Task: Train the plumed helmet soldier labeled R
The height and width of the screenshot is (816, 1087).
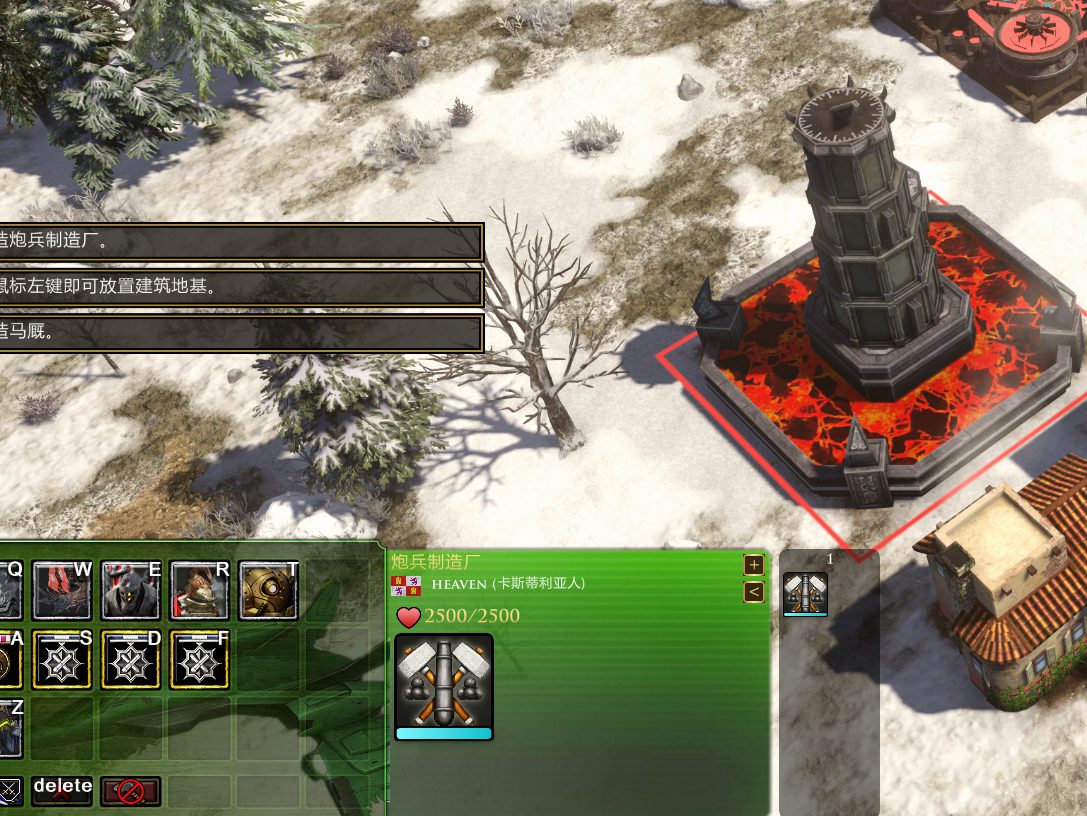Action: click(x=200, y=590)
